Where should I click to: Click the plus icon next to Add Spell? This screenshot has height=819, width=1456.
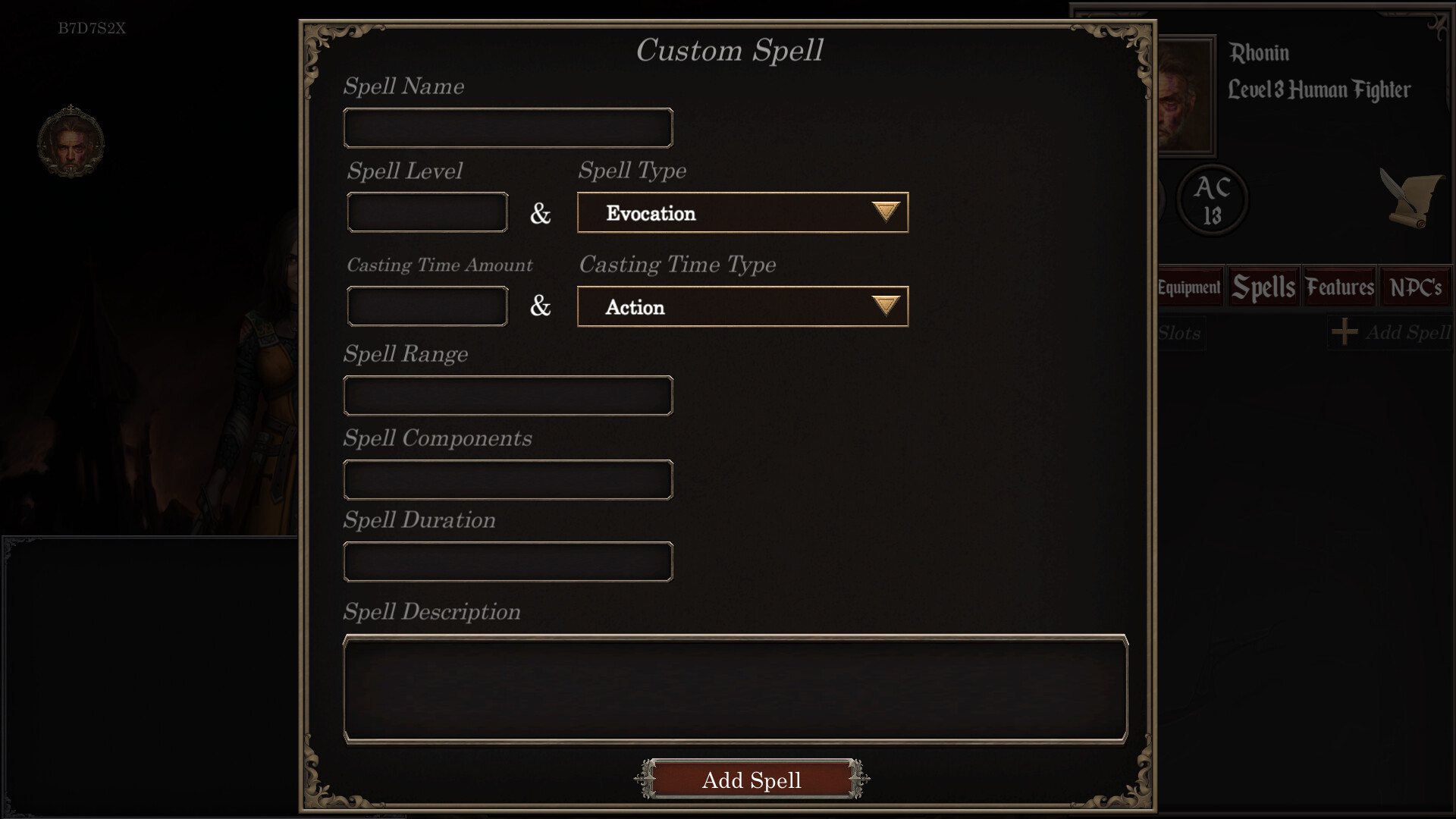point(1345,332)
